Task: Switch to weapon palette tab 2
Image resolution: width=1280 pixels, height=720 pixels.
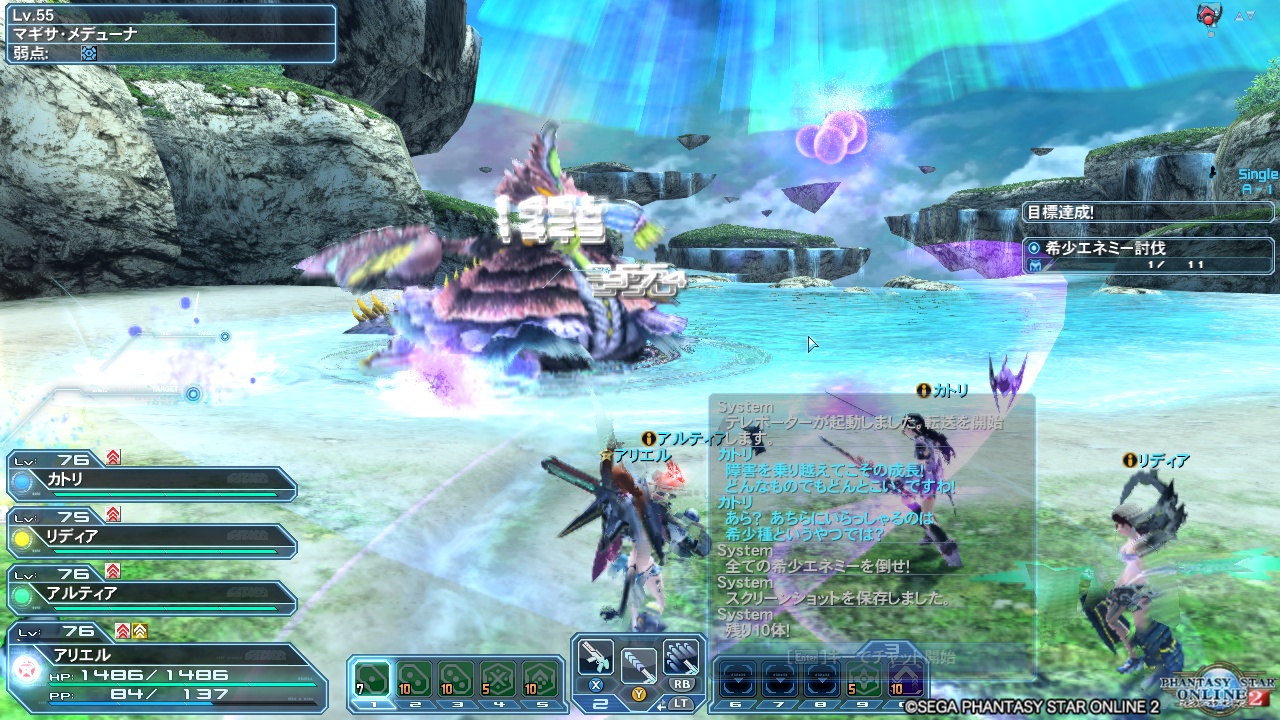Action: coord(602,703)
